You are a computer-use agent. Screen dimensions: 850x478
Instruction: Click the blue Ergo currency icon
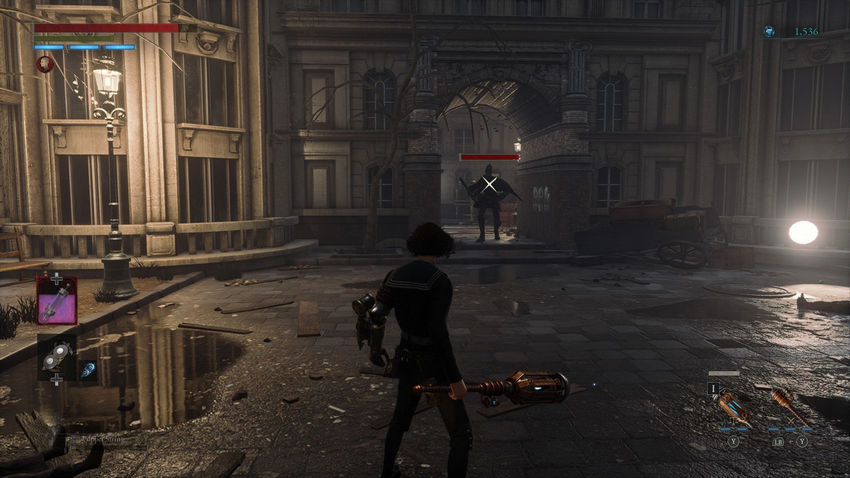pos(769,32)
